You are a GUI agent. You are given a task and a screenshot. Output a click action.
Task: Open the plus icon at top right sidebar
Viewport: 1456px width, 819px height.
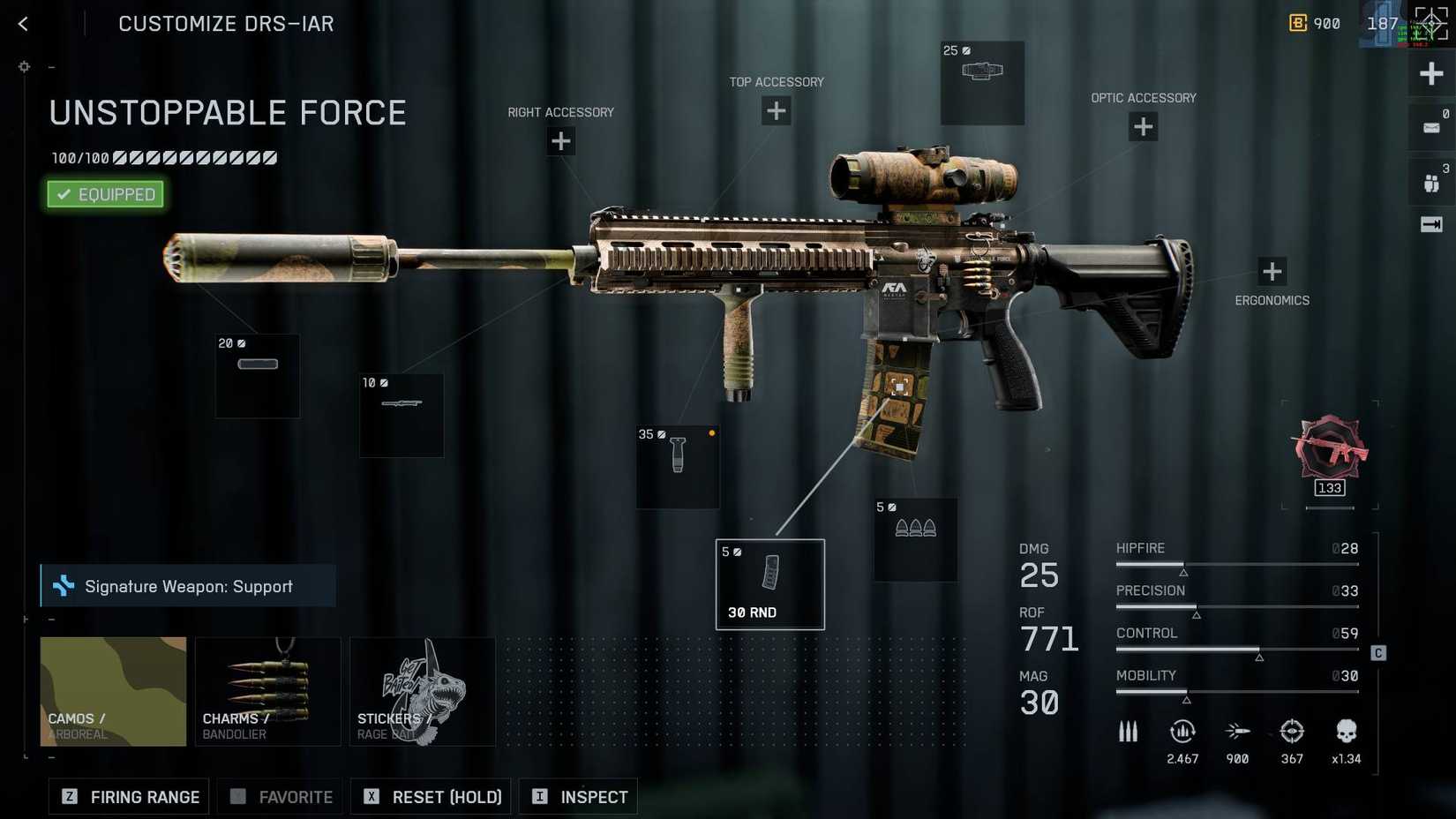(x=1431, y=73)
